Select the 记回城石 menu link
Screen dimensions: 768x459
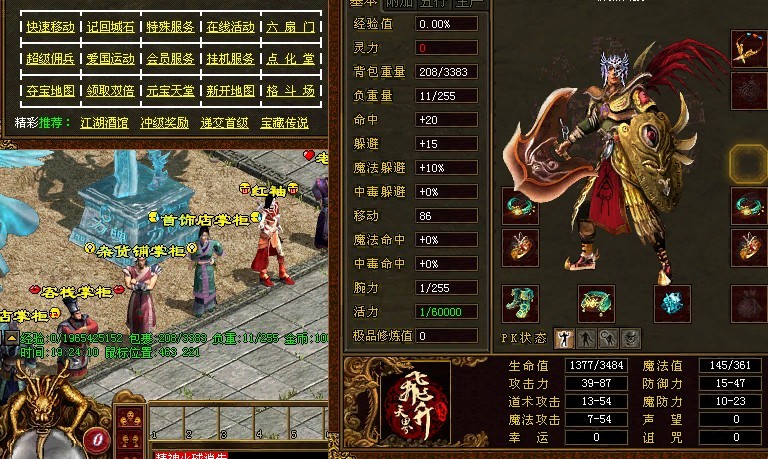tap(110, 27)
